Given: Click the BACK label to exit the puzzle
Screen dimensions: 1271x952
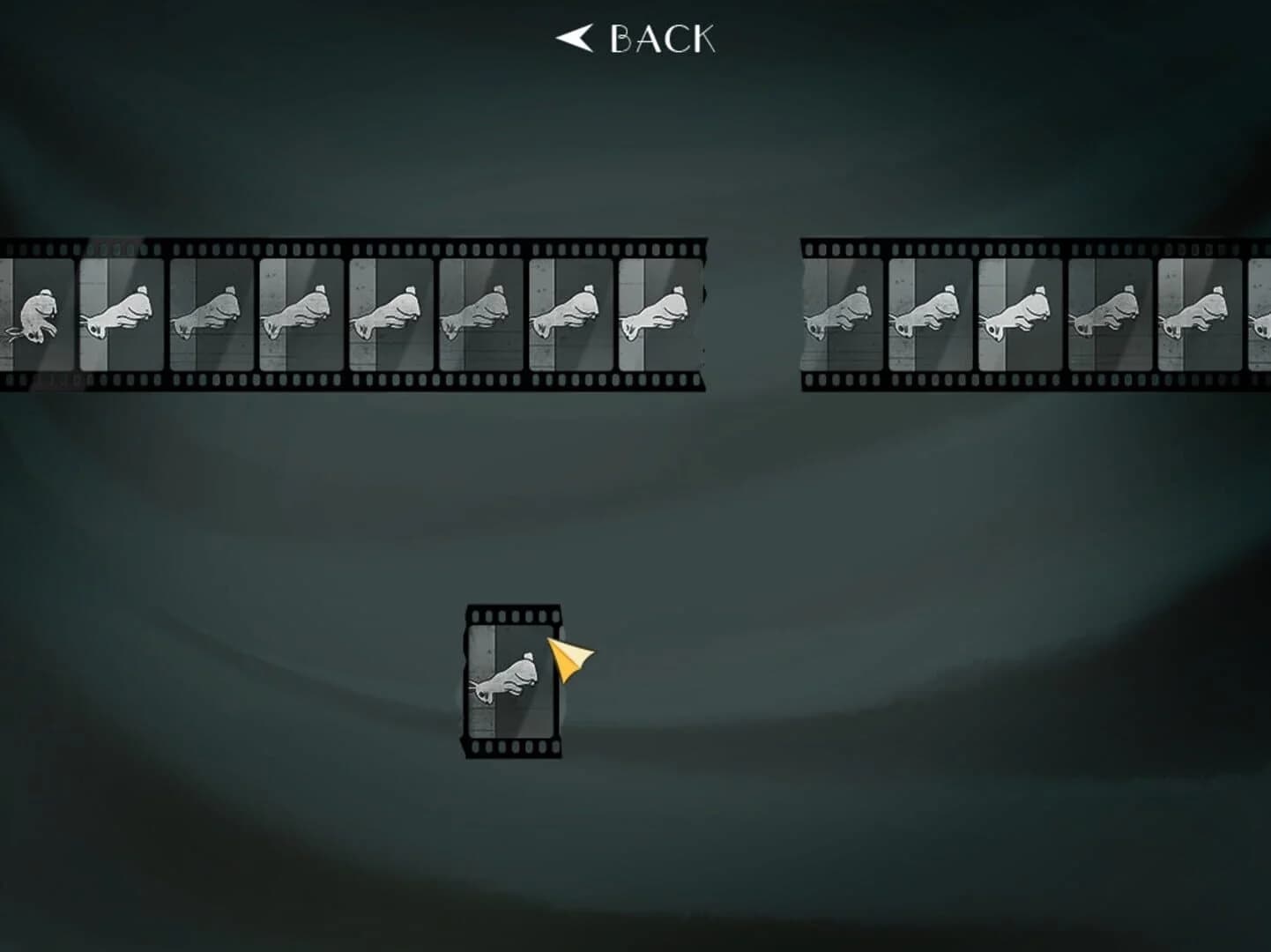Looking at the screenshot, I should (661, 38).
